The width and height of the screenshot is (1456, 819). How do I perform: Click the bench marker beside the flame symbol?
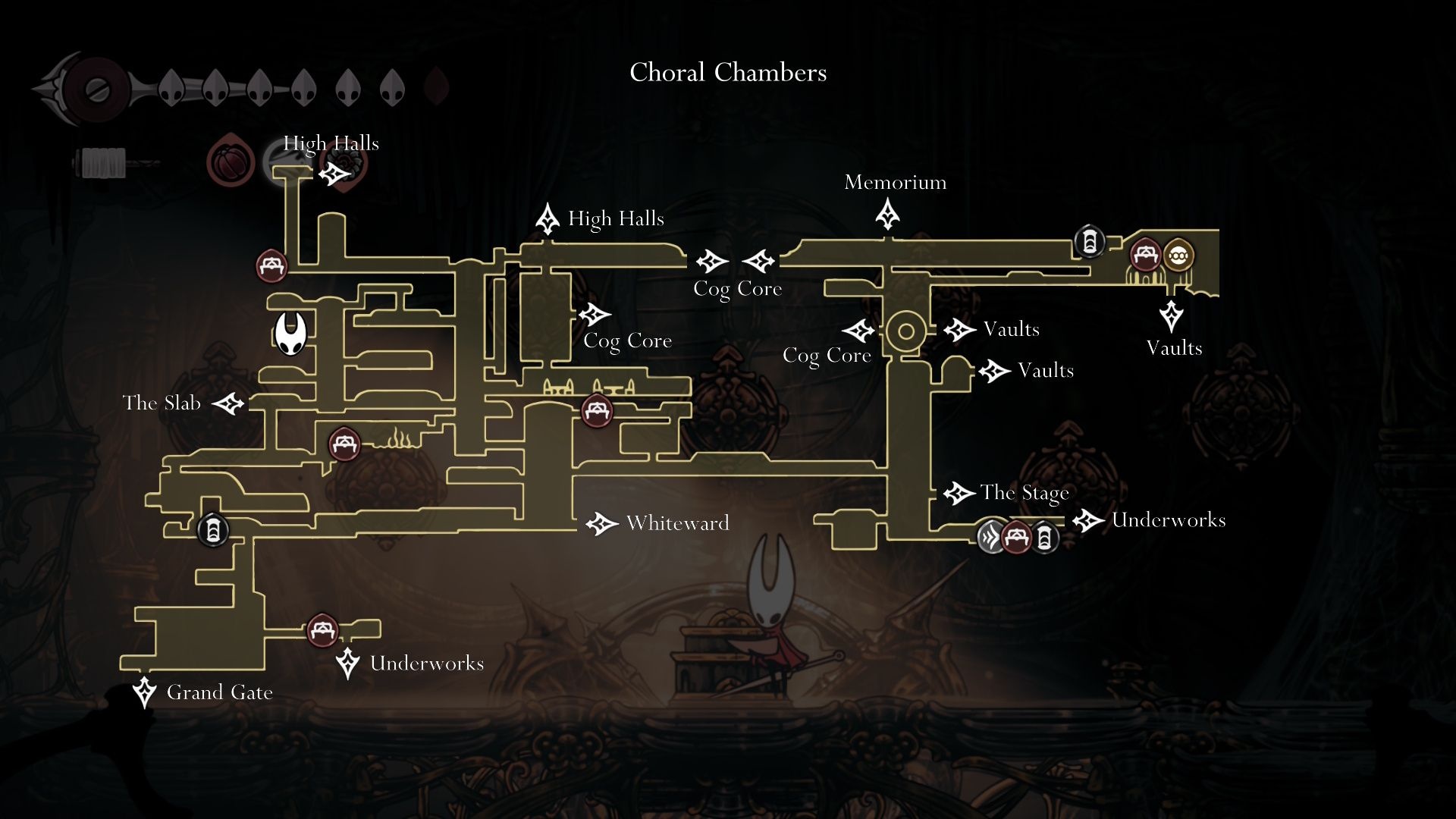pyautogui.click(x=344, y=444)
